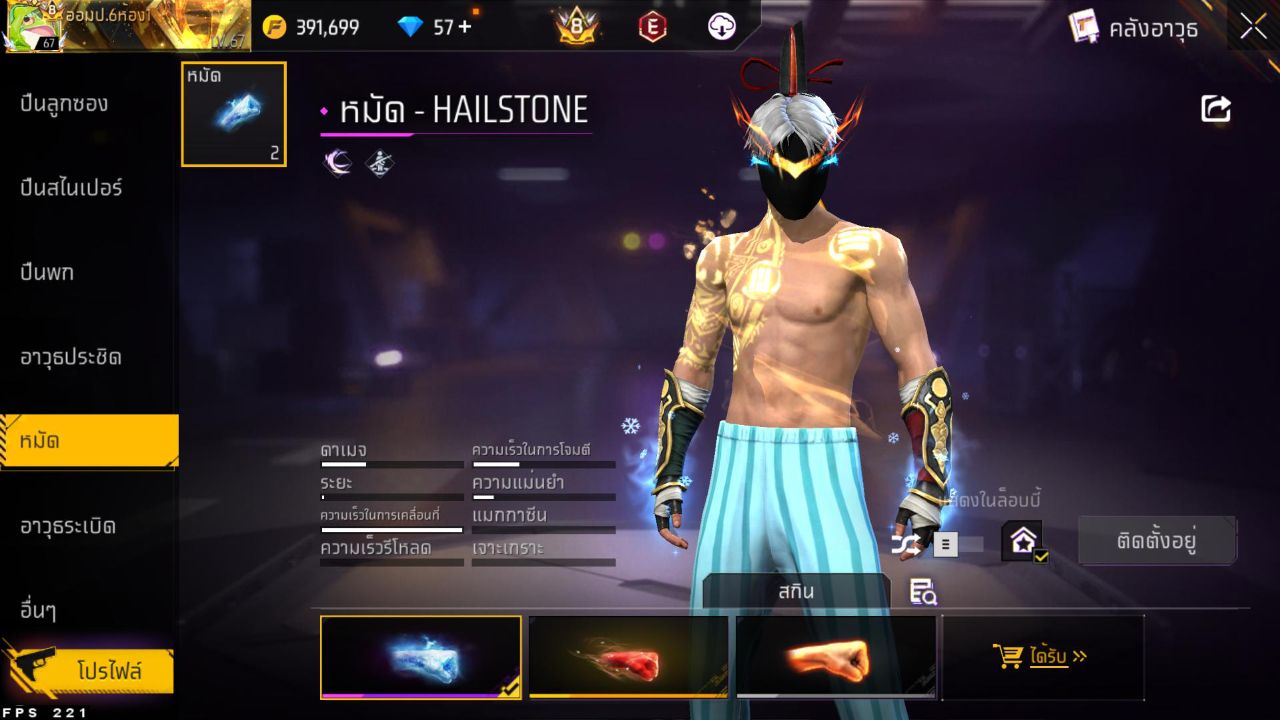This screenshot has width=1280, height=720.
Task: Click the gold coin currency icon
Action: click(277, 26)
